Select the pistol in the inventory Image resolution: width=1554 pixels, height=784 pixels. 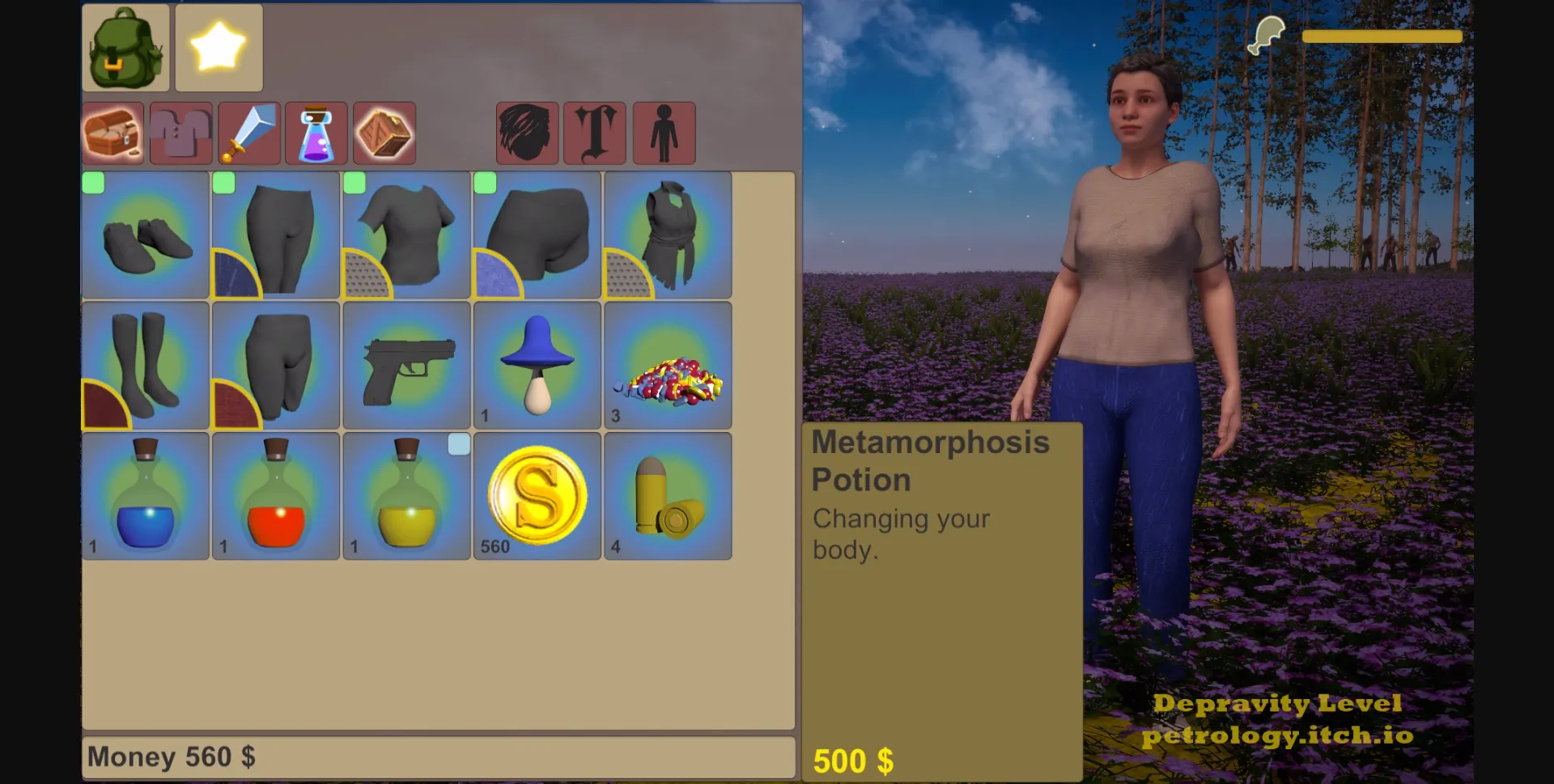pos(405,365)
